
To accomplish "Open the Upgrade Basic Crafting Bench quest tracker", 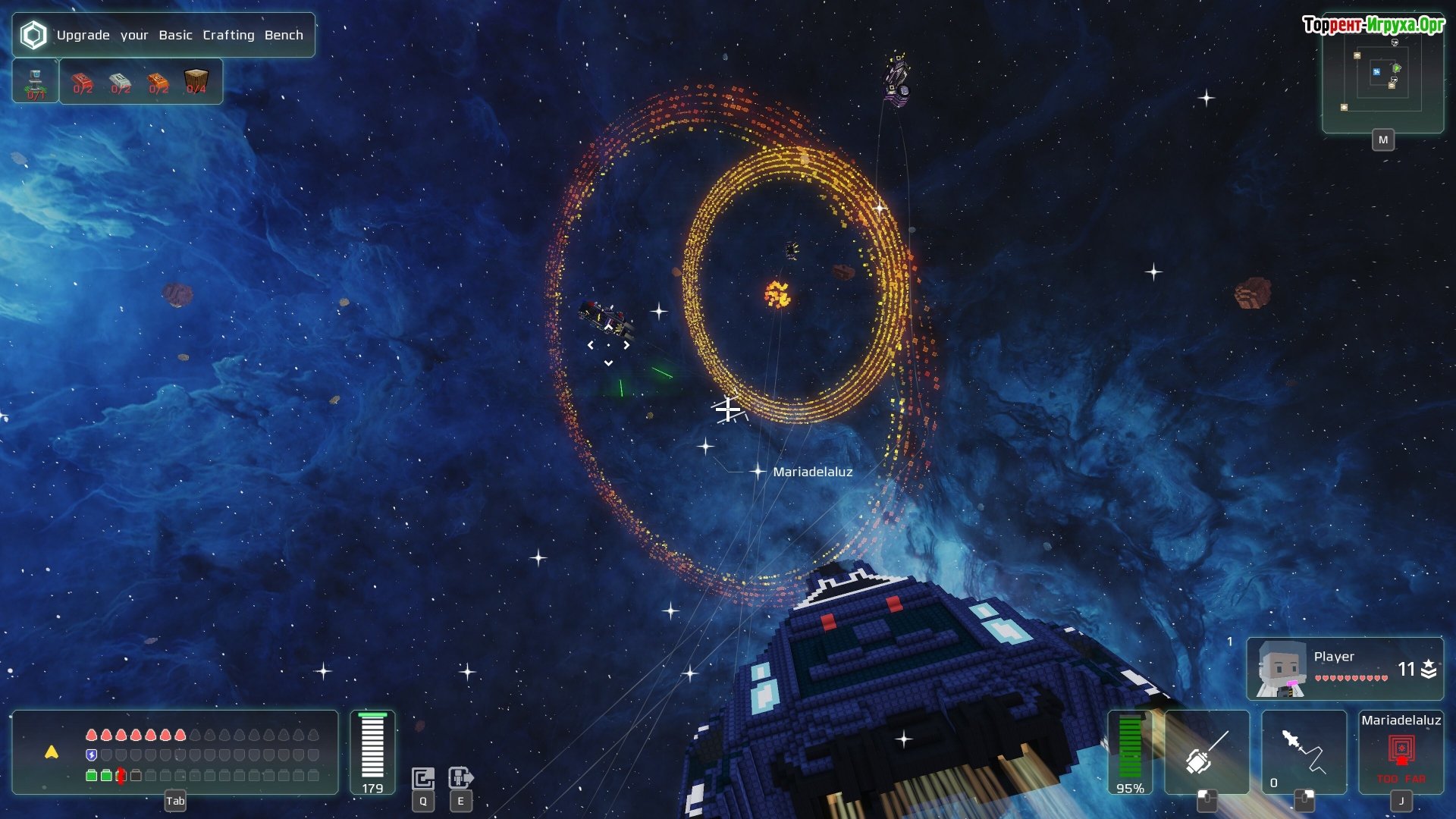I will click(x=163, y=35).
